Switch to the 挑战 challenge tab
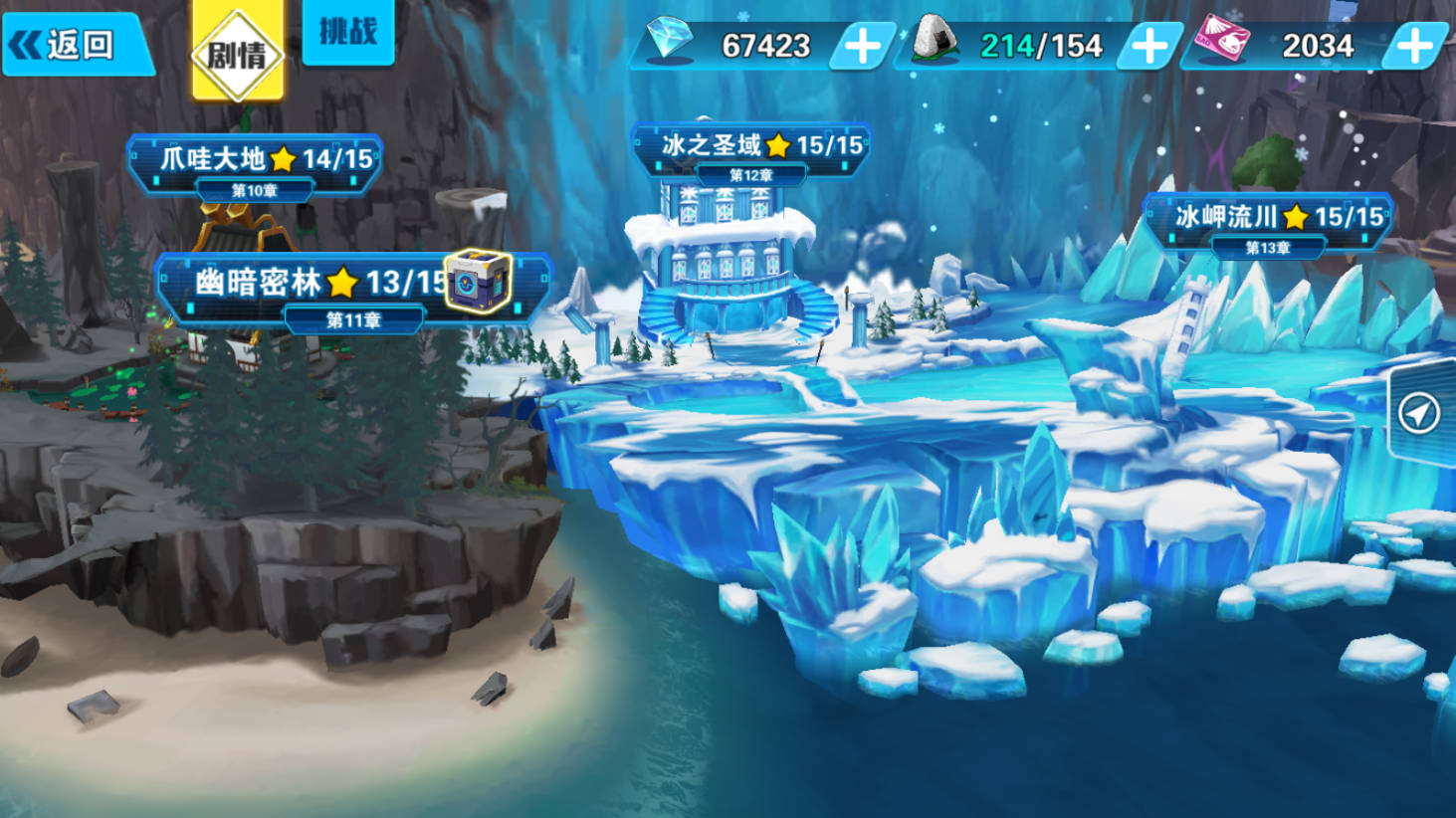Image resolution: width=1456 pixels, height=818 pixels. pos(347,32)
